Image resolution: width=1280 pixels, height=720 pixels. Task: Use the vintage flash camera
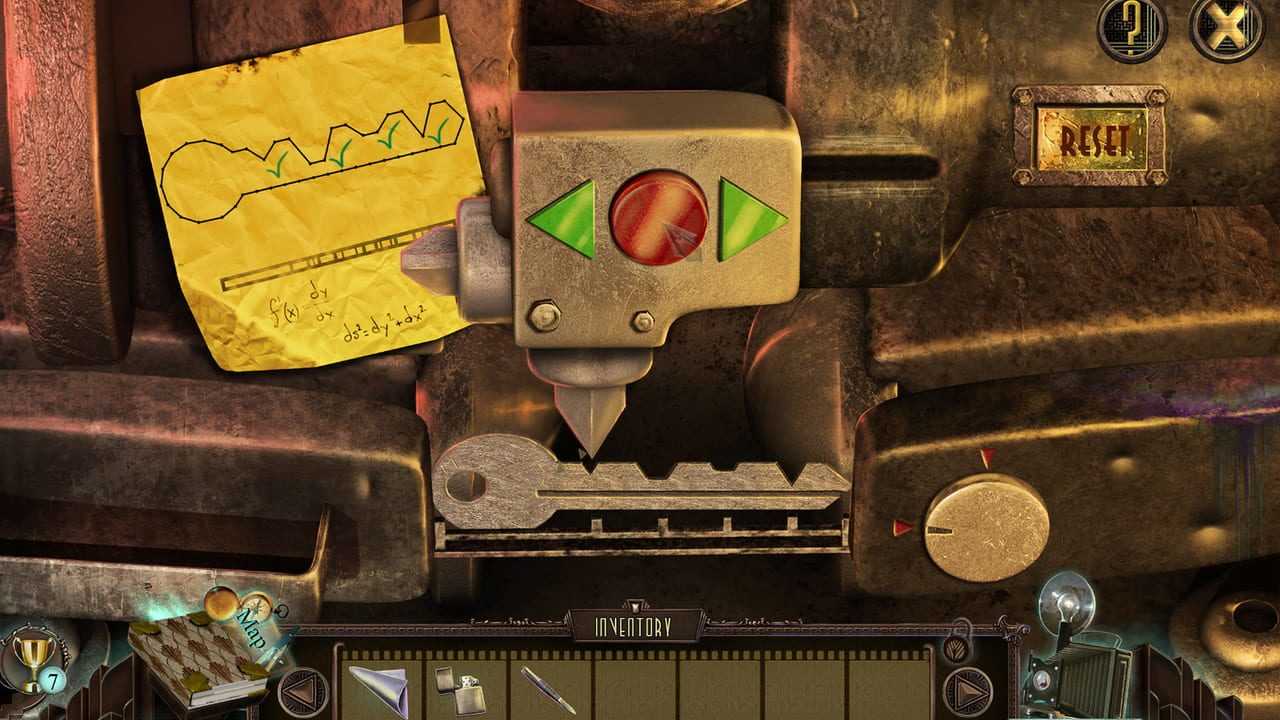click(x=1075, y=660)
